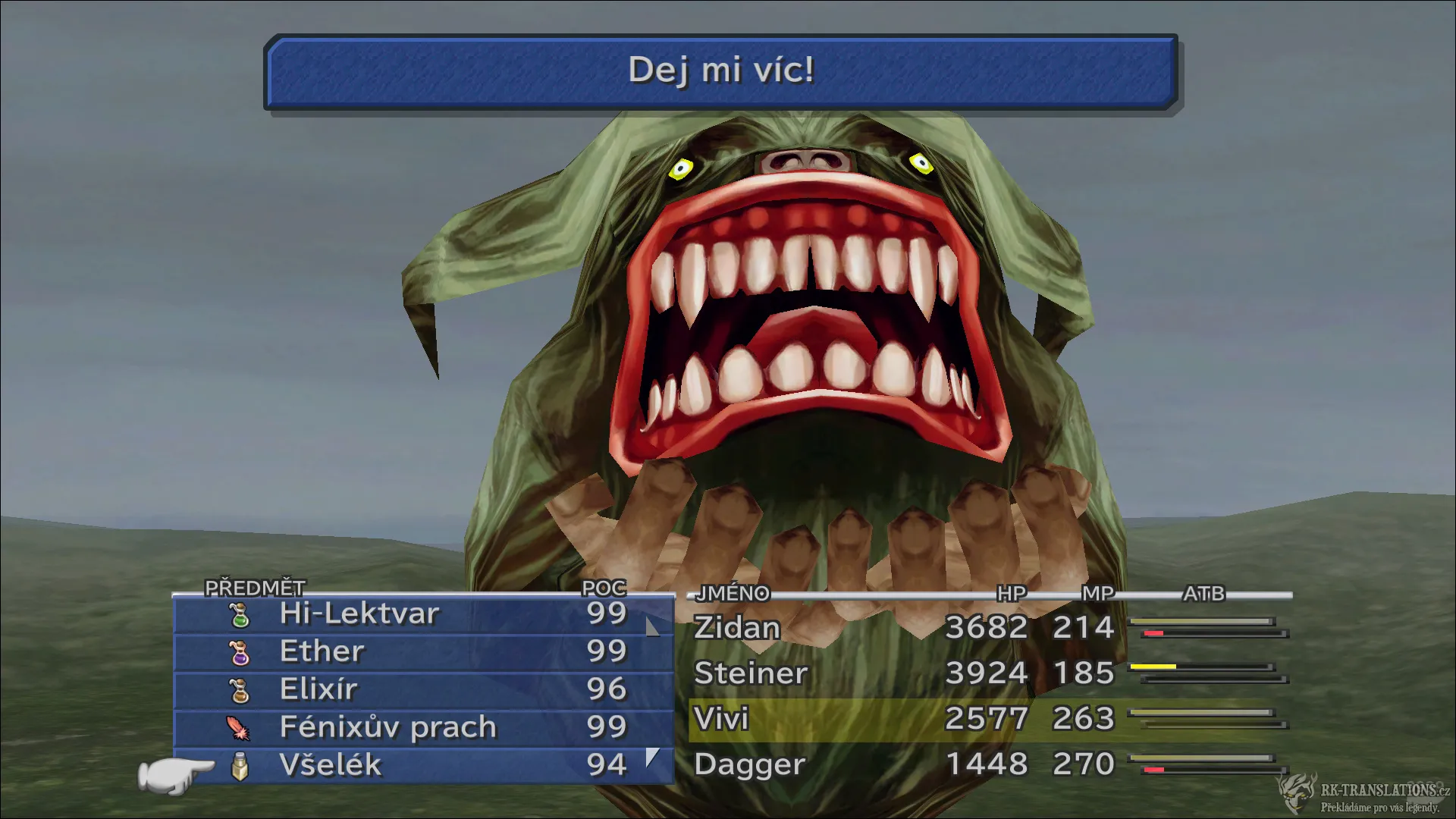Open the PŘEDMĚT column header
Viewport: 1456px width, 819px height.
pyautogui.click(x=253, y=588)
